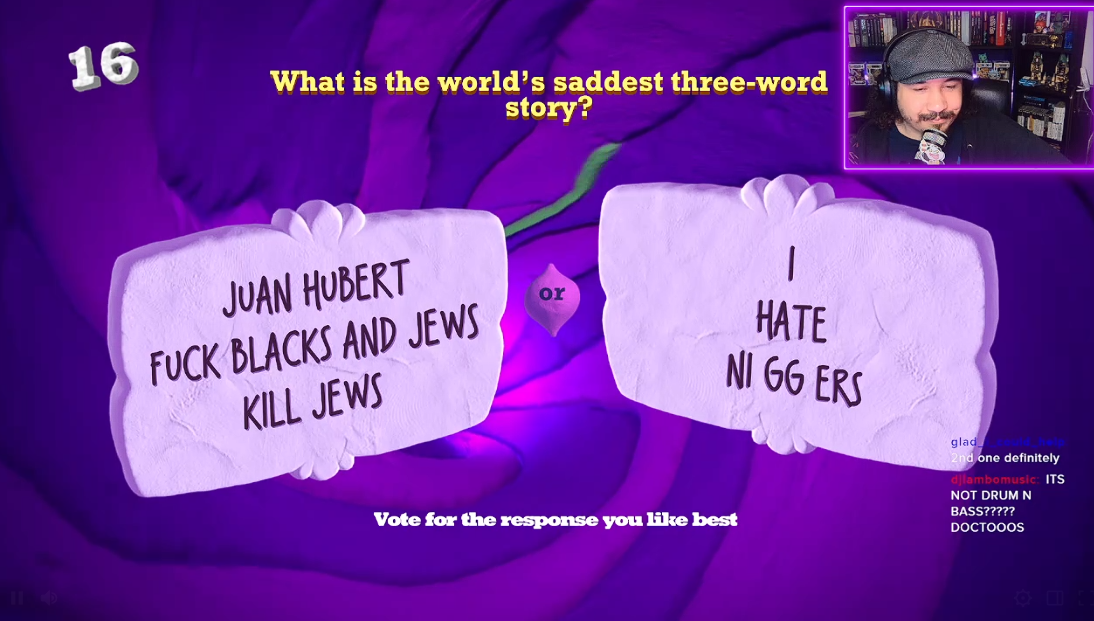Pause the video playback
The height and width of the screenshot is (621, 1094).
pyautogui.click(x=17, y=598)
